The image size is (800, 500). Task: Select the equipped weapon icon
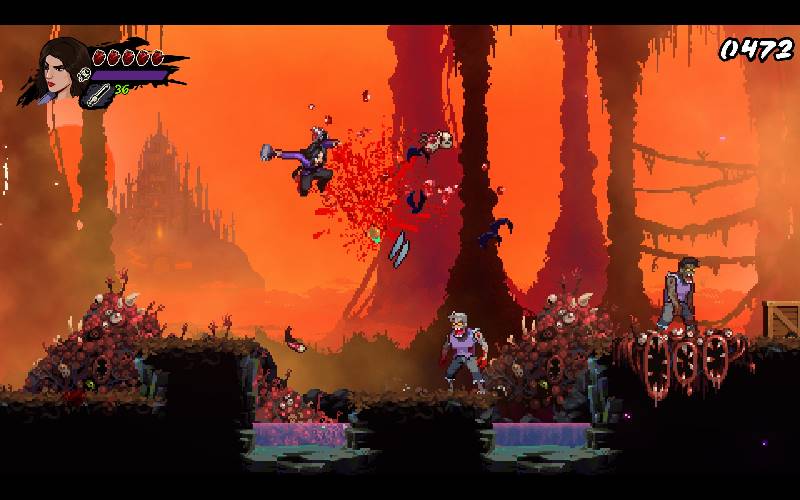point(98,93)
